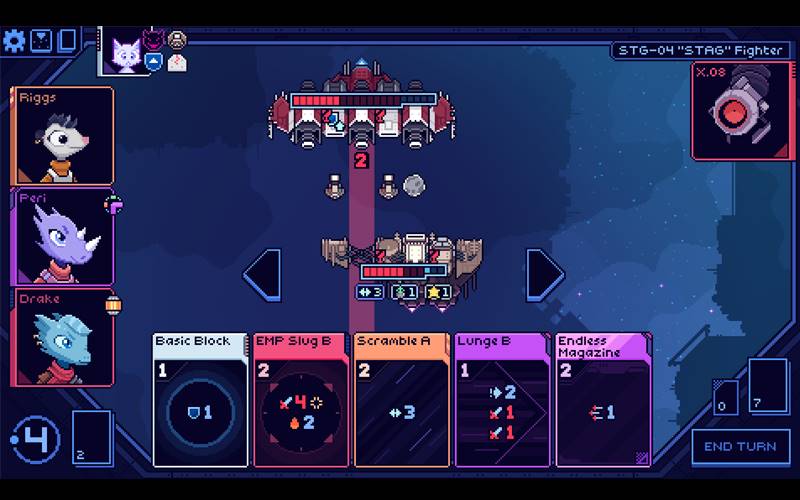Click the white cat ship computer portrait
This screenshot has width=800, height=500.
(125, 50)
